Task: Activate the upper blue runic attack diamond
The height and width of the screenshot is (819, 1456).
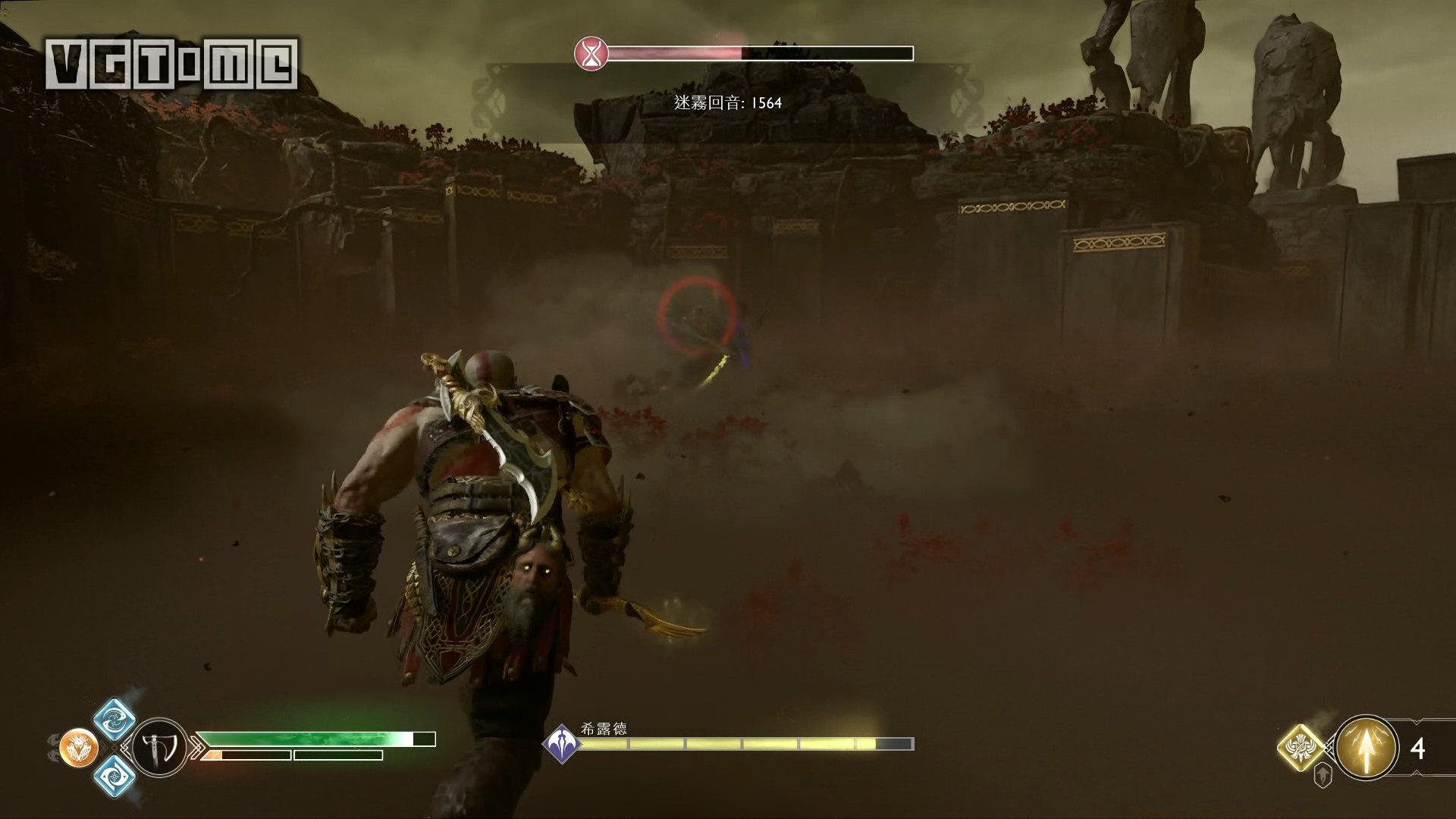Action: 115,717
